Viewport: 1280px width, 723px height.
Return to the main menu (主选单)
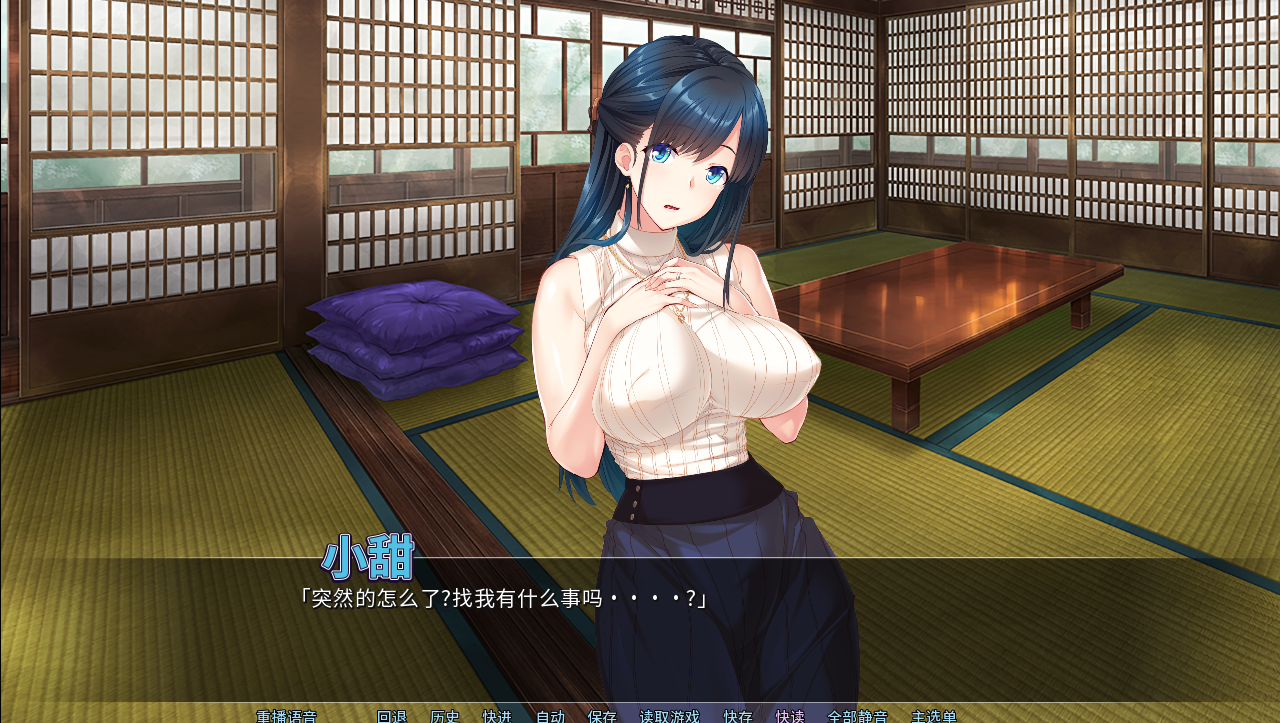[933, 716]
